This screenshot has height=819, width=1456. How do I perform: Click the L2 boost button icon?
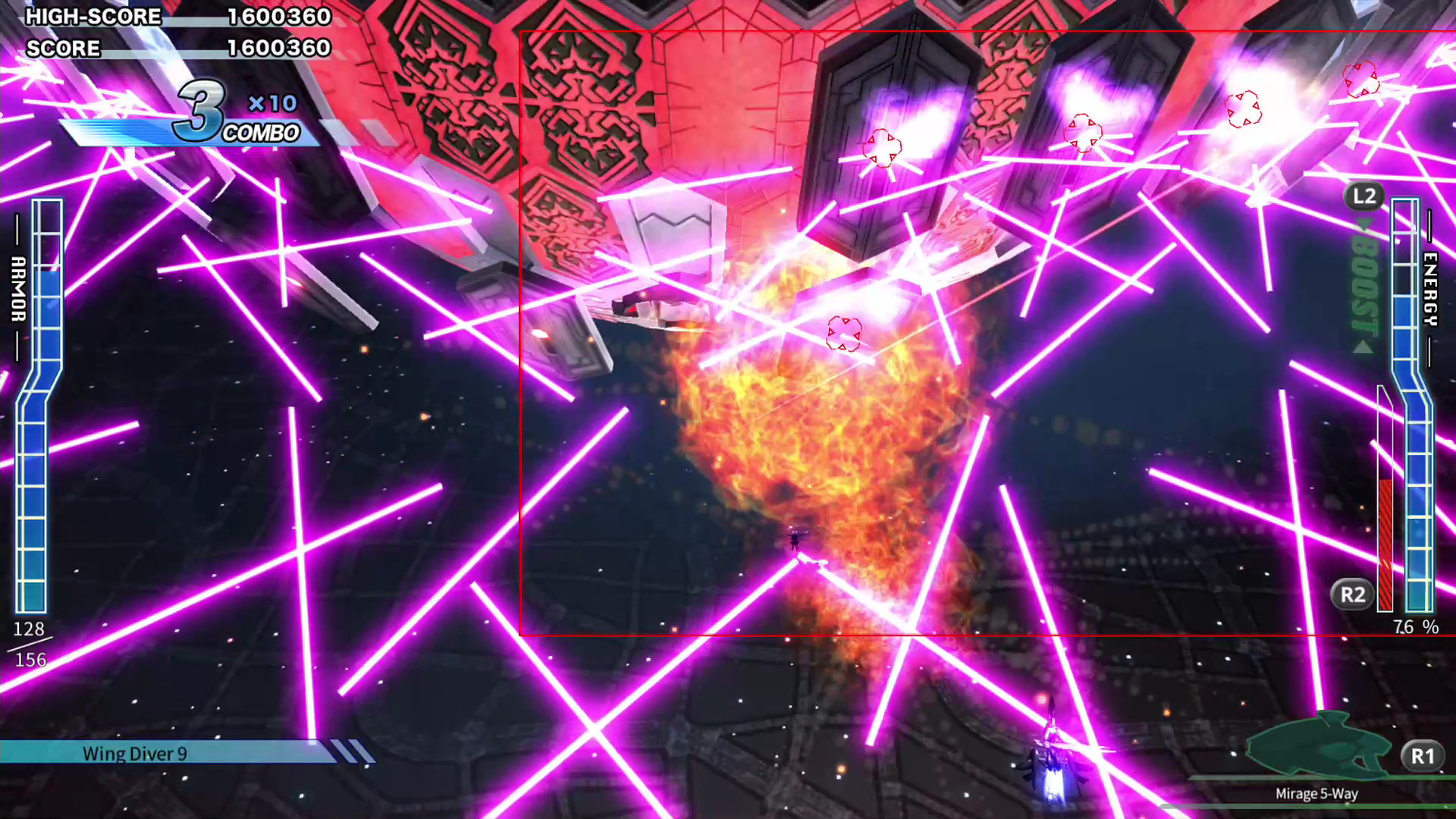(1364, 196)
